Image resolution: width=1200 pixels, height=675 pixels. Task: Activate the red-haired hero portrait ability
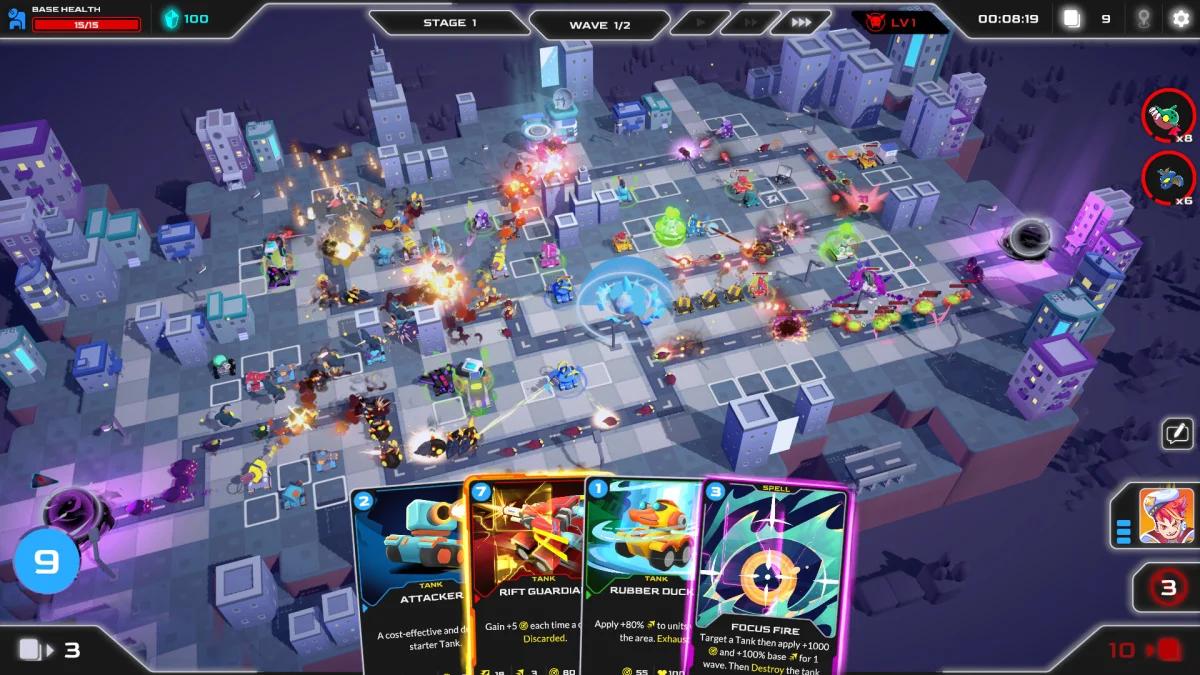point(1166,516)
